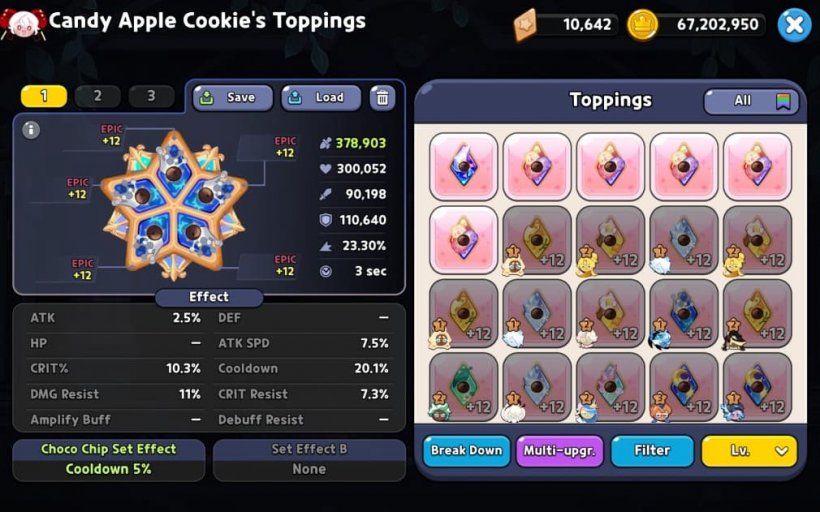Select topping preset 1
This screenshot has width=820, height=512.
pyautogui.click(x=44, y=97)
